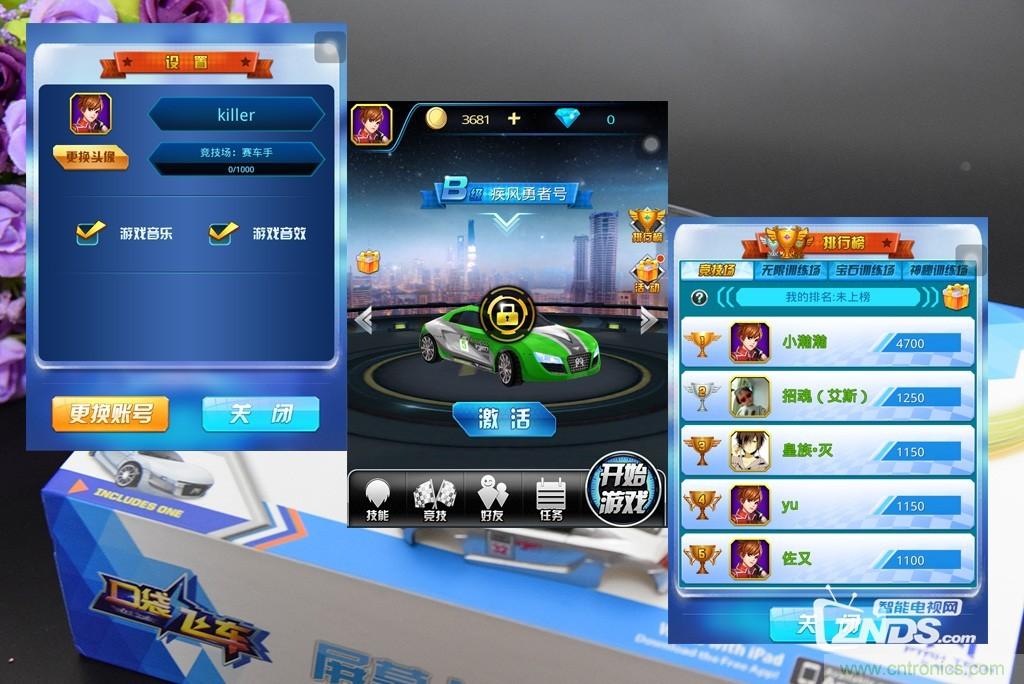The image size is (1024, 684).
Task: Open the 排行榜 leaderboard icon
Action: click(x=646, y=225)
